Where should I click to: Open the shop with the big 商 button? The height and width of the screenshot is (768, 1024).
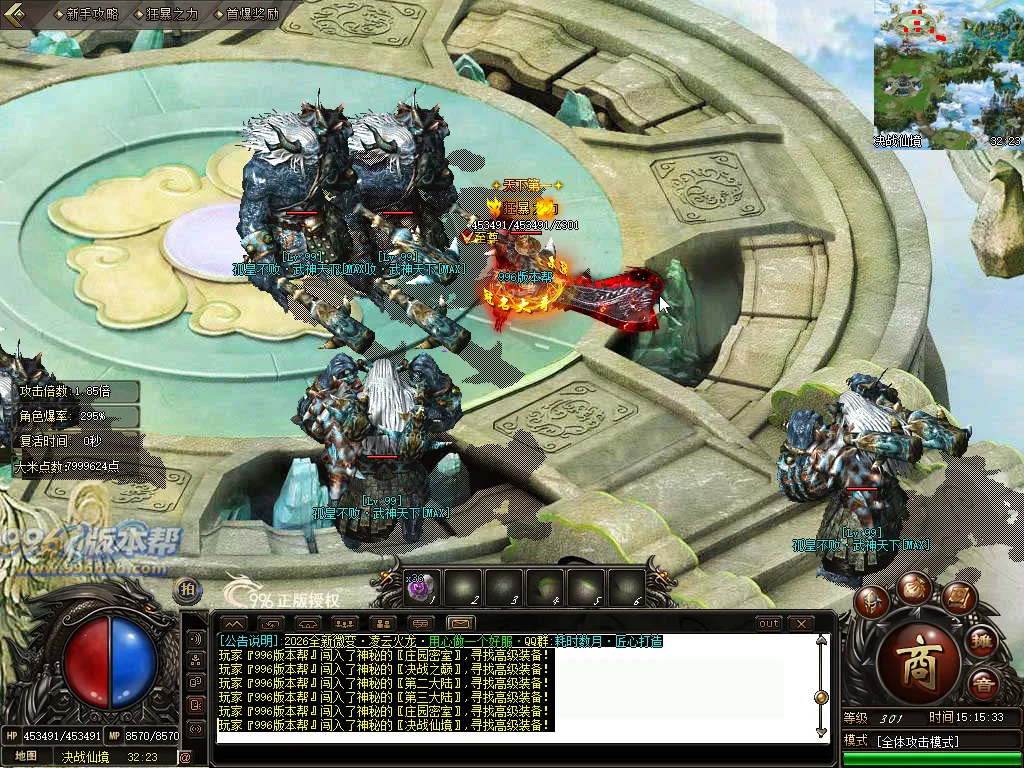coord(918,667)
